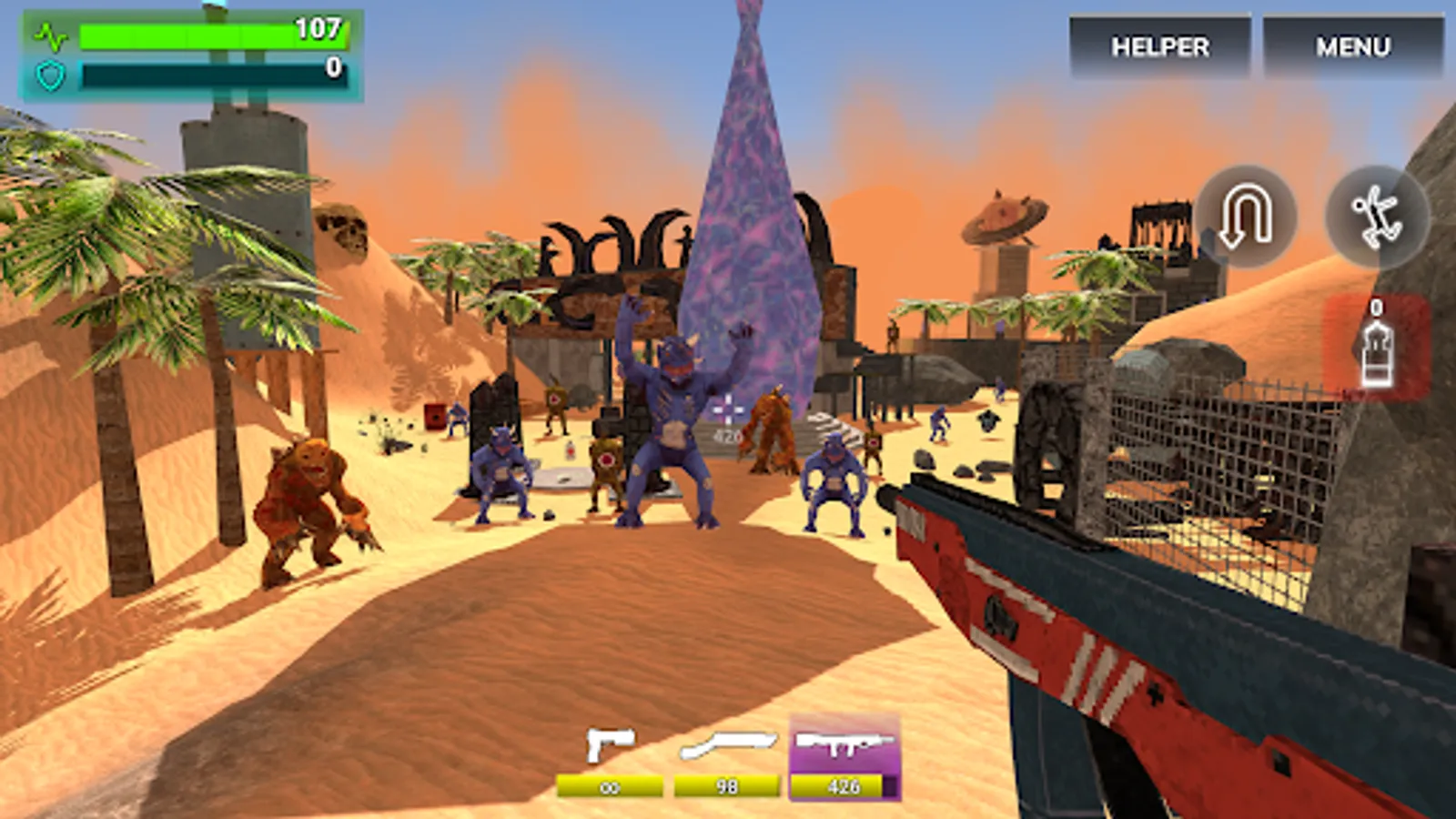Open the MENU
Viewport: 1456px width, 819px height.
click(1353, 45)
